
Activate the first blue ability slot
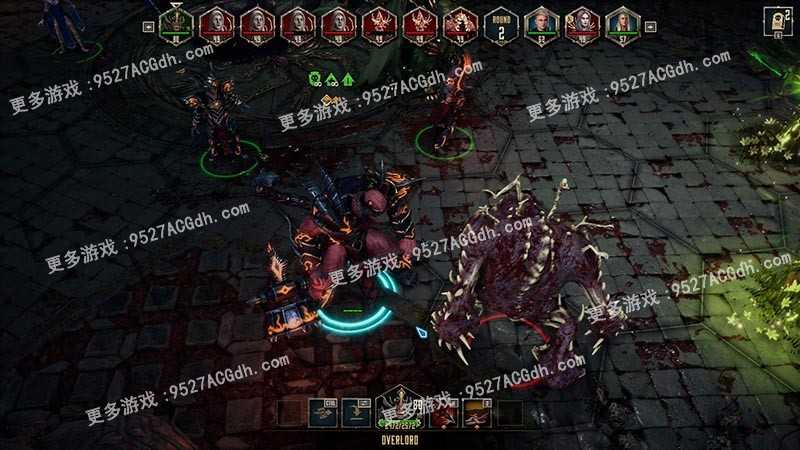point(323,414)
